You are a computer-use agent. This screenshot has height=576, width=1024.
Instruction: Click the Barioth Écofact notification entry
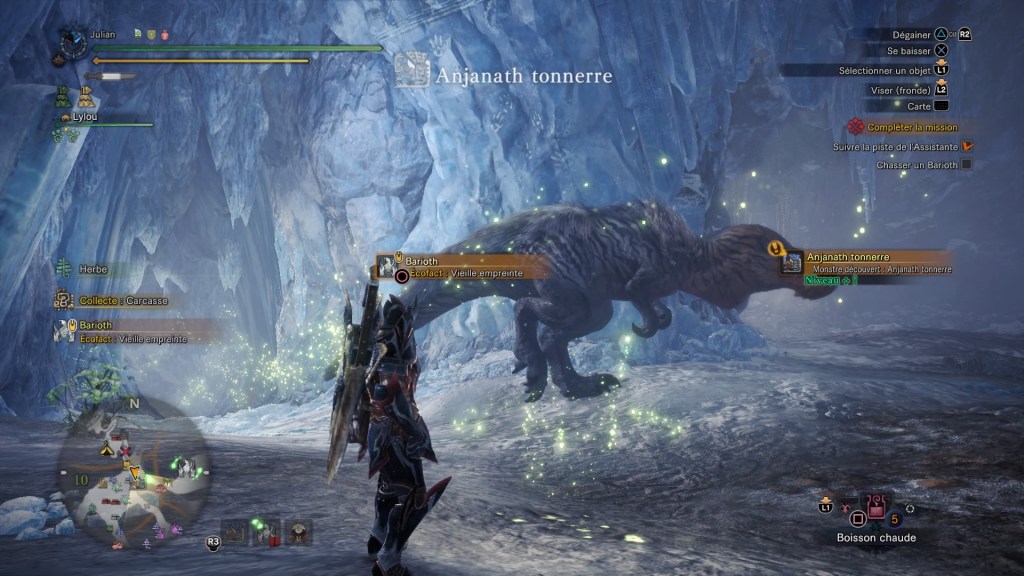click(122, 331)
